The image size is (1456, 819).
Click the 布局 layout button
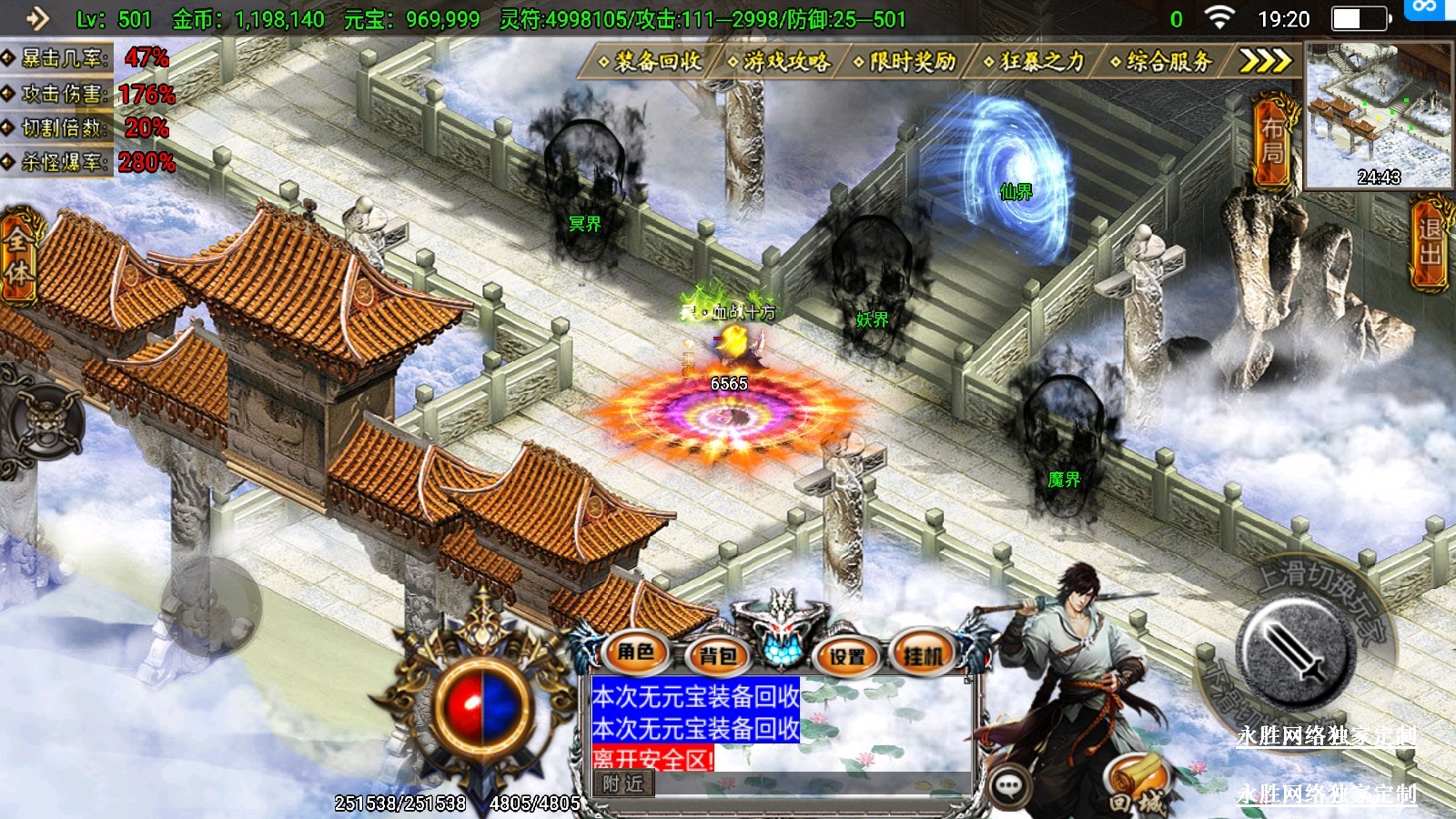pos(1273,141)
